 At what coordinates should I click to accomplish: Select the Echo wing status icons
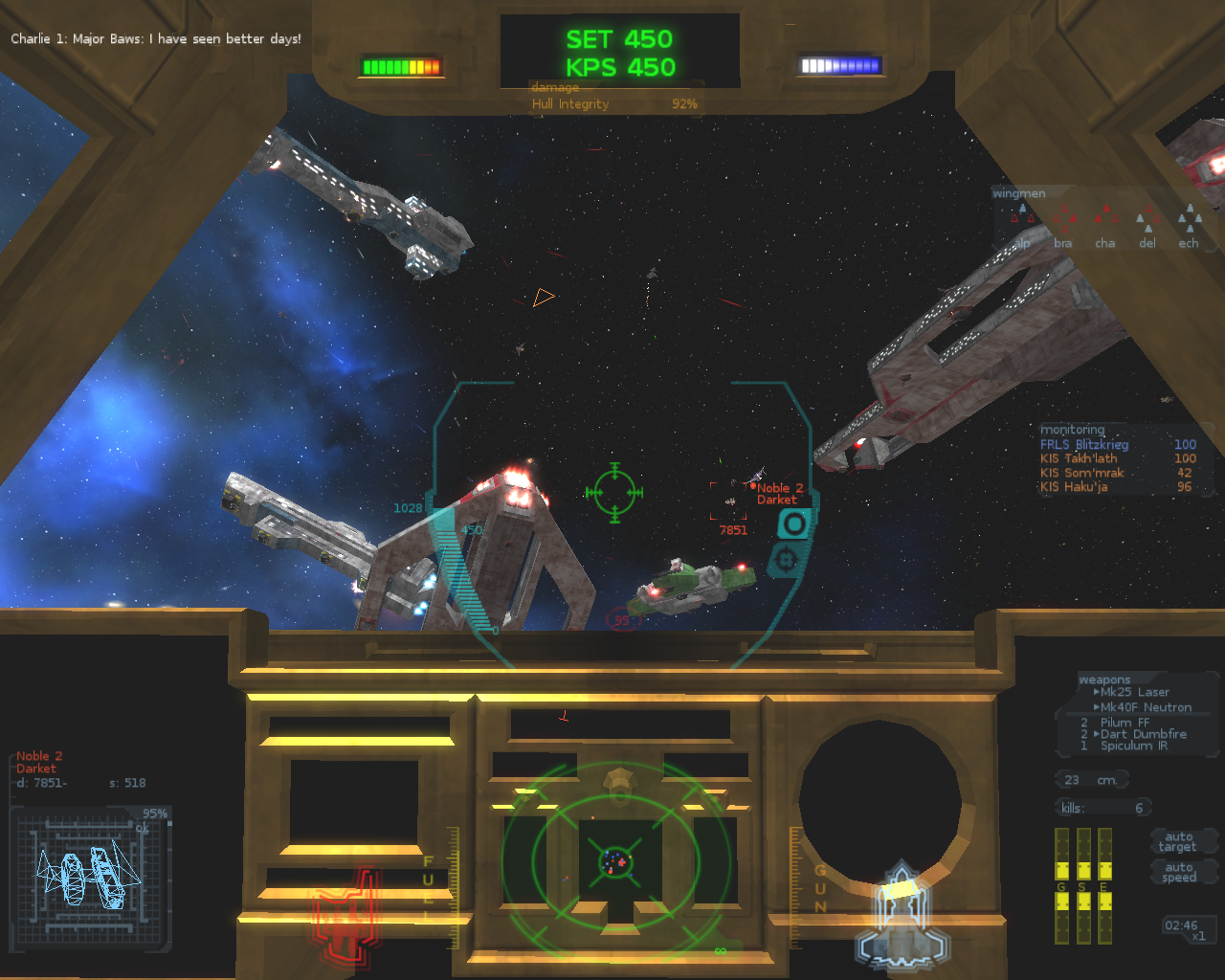click(x=1189, y=221)
